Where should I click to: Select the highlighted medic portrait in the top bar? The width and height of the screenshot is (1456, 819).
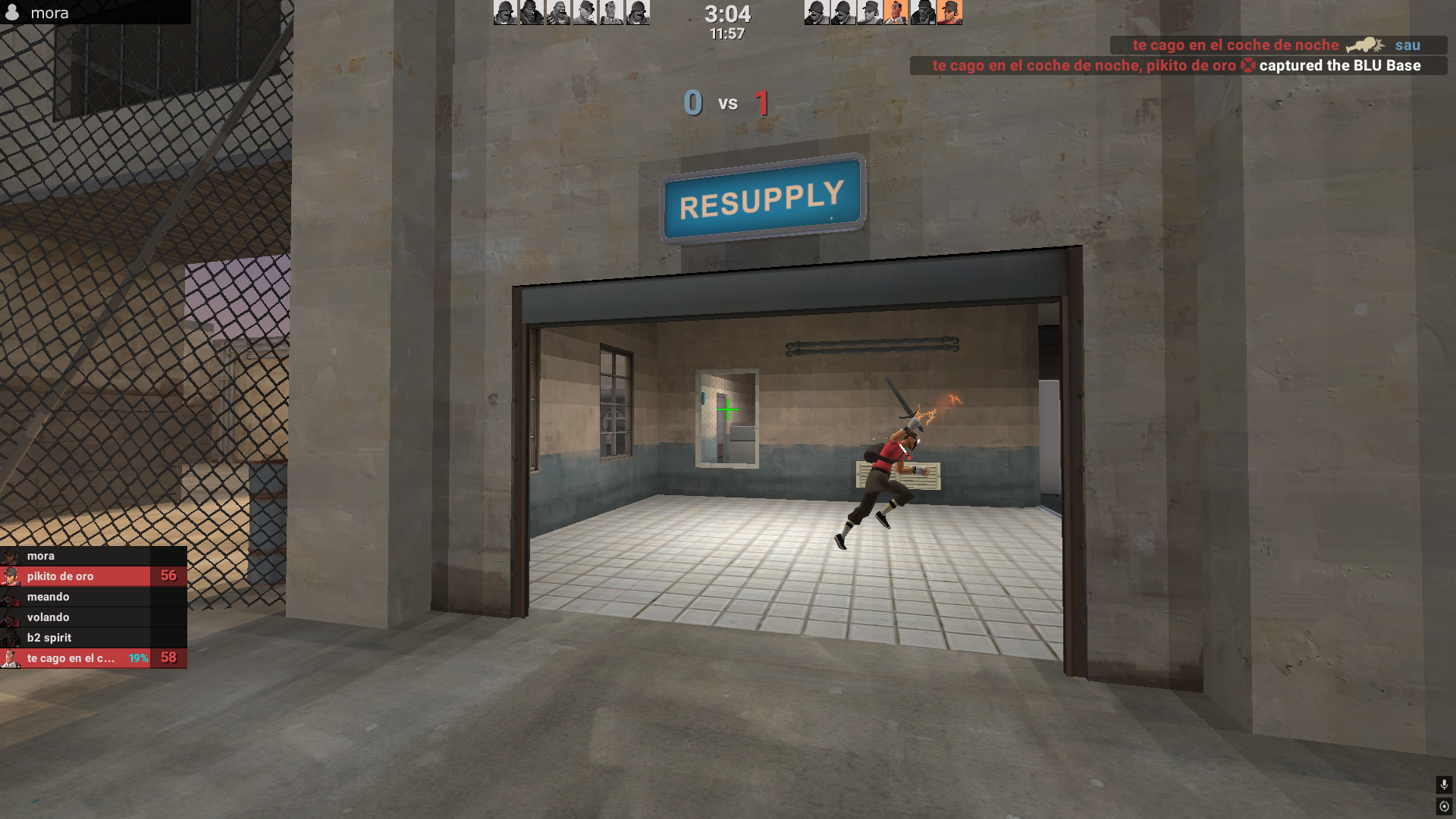[x=896, y=12]
